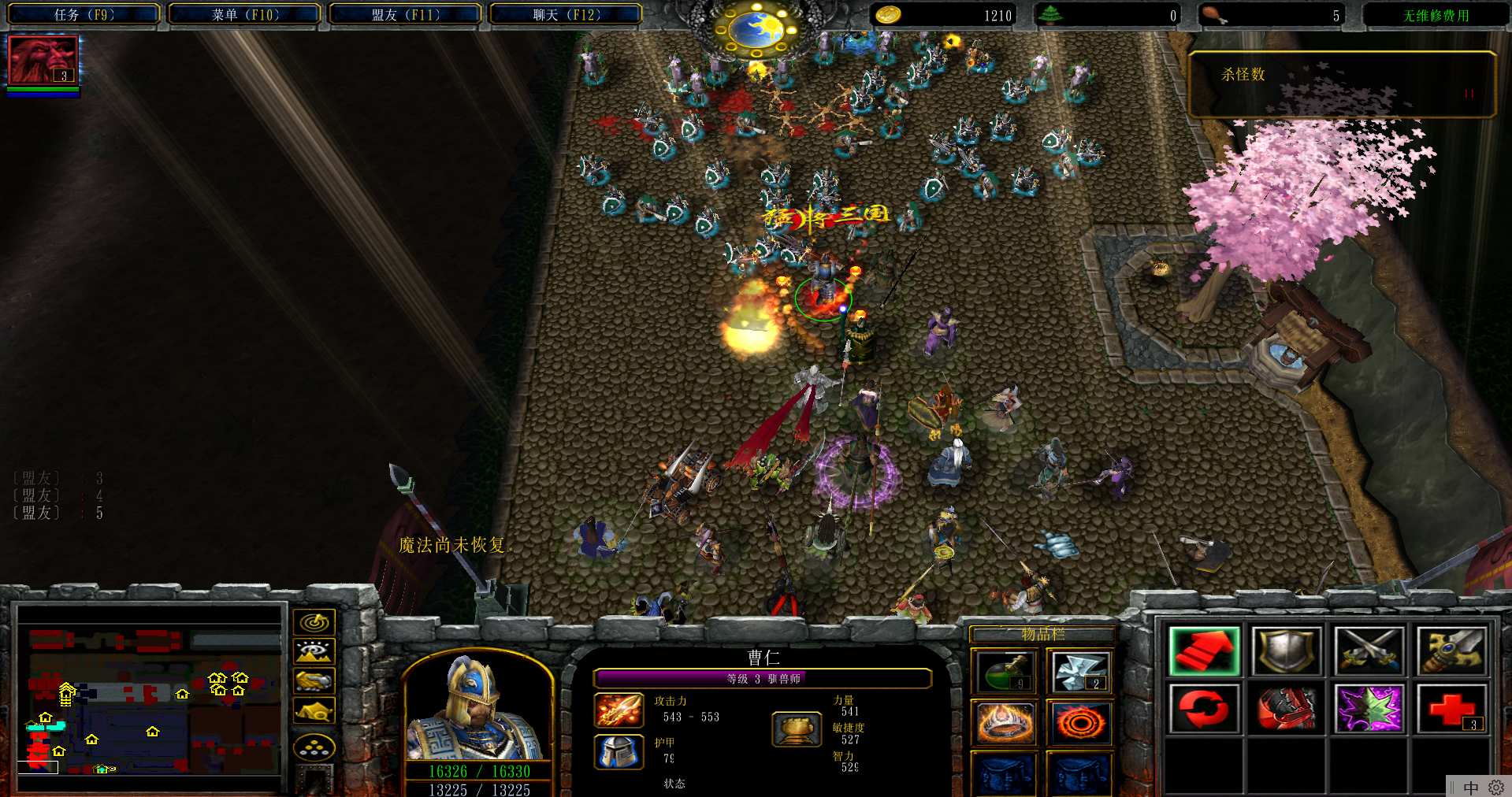1512x797 pixels.
Task: Open formation toggle button by minimap
Action: [x=314, y=747]
